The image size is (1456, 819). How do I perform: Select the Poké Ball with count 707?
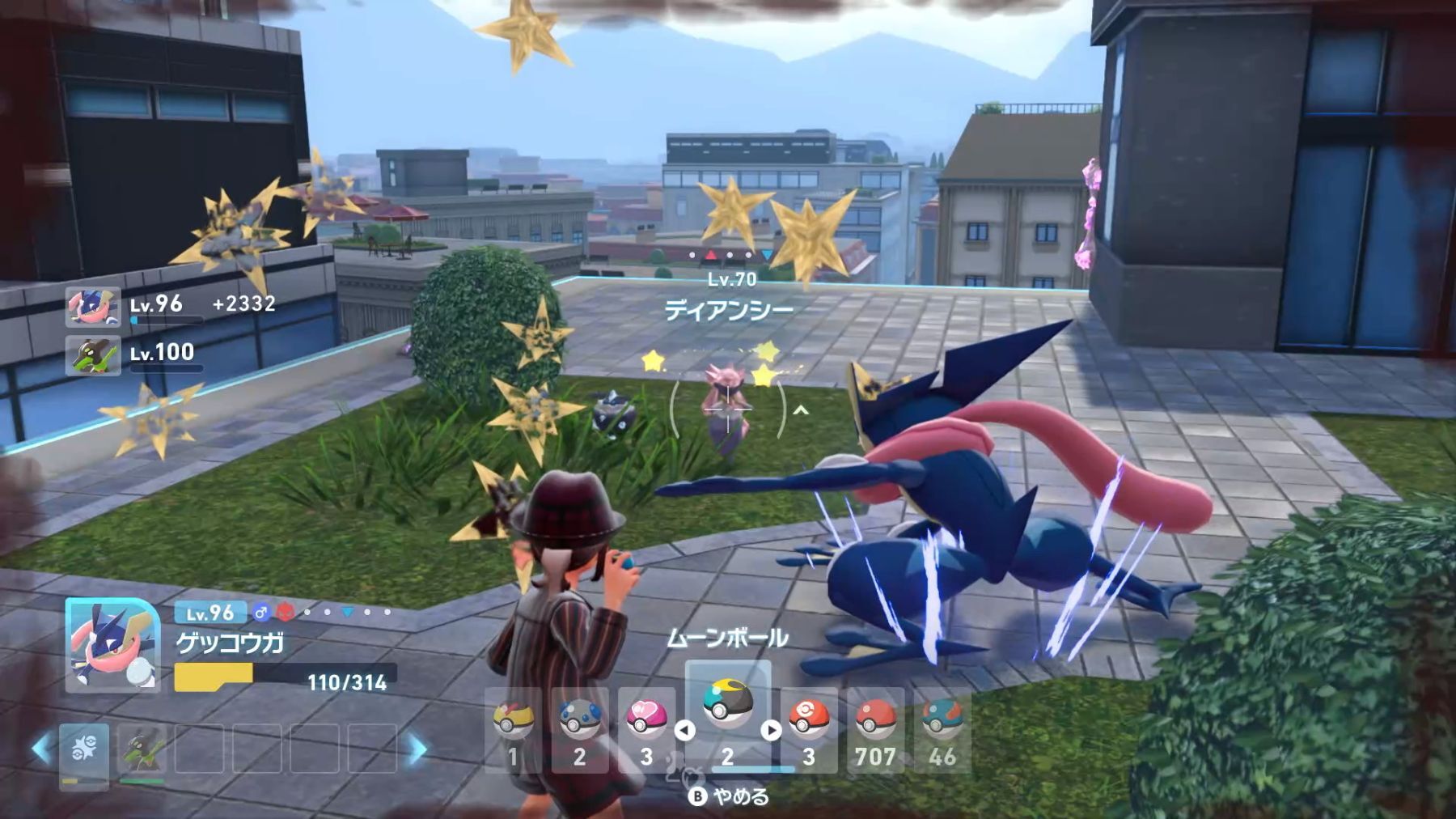tap(875, 730)
